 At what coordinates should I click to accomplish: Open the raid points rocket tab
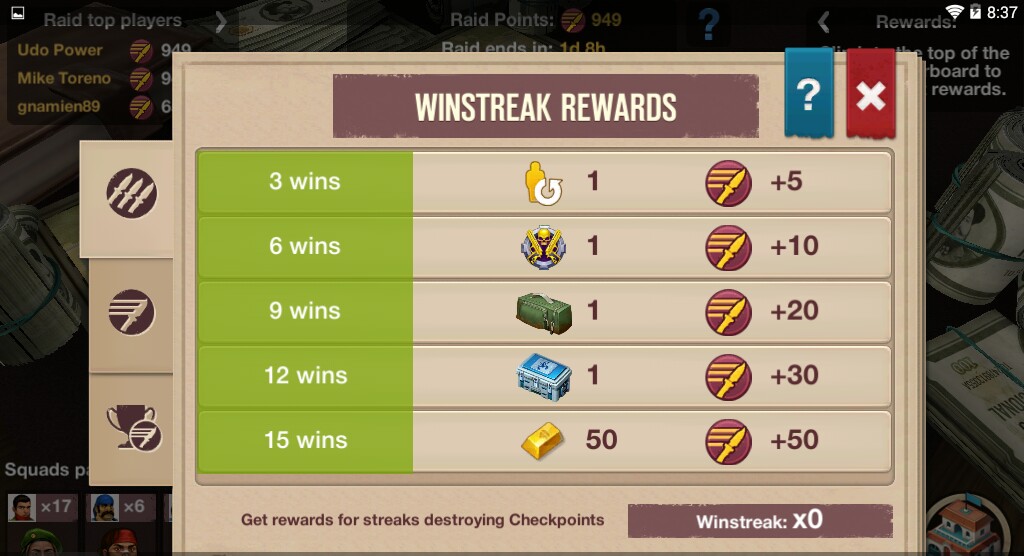pos(131,311)
